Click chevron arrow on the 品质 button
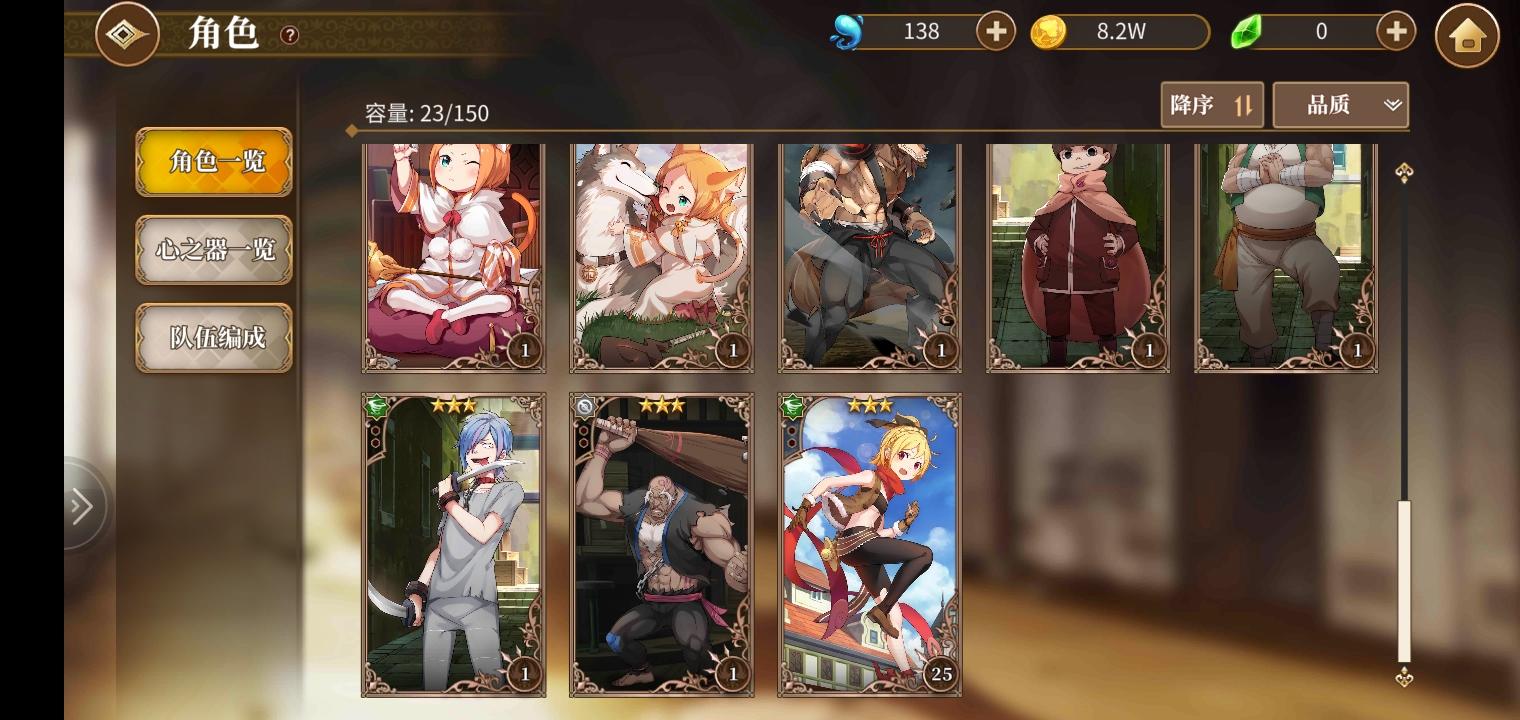The image size is (1520, 720). click(x=1392, y=105)
